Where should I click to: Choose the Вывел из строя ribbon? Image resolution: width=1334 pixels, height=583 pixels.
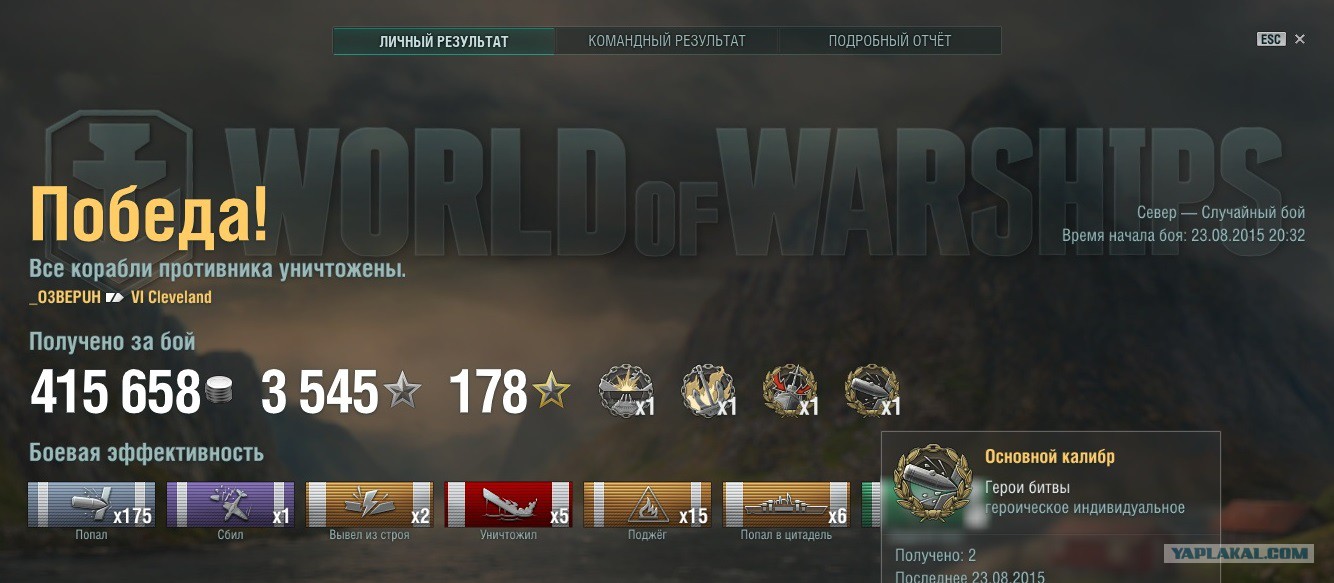[x=370, y=504]
